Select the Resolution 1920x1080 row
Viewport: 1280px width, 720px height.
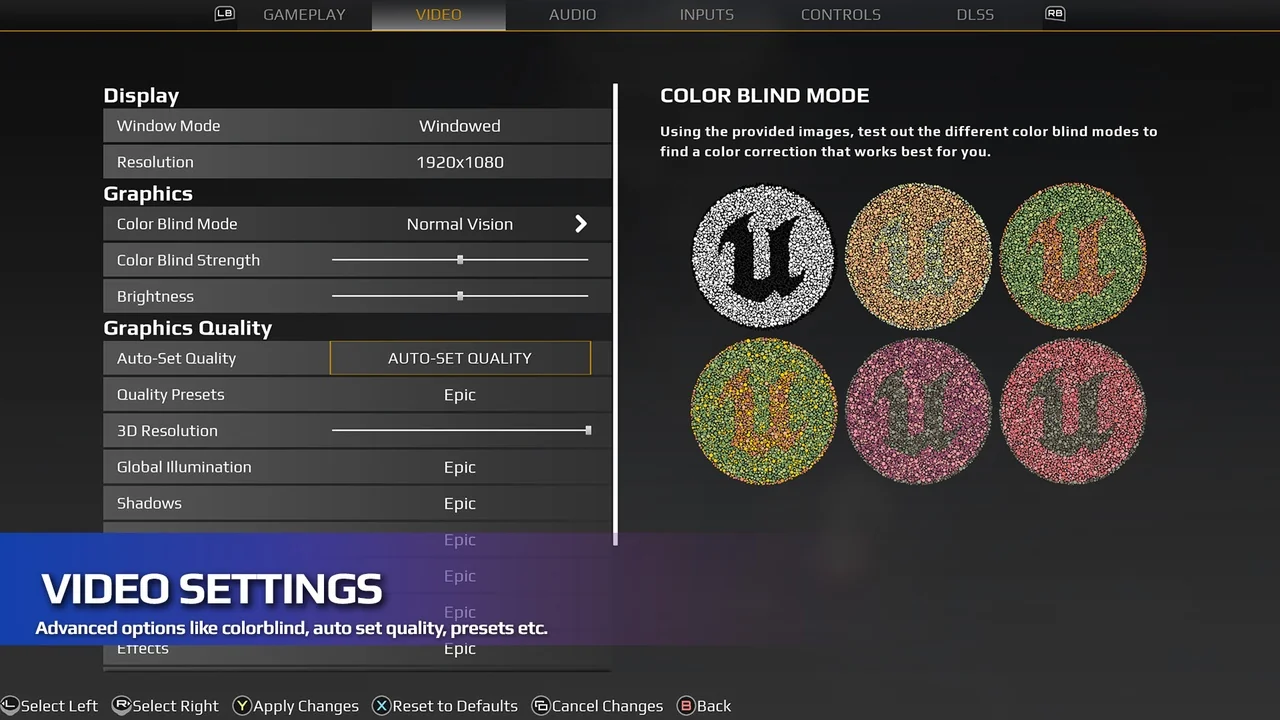coord(459,162)
